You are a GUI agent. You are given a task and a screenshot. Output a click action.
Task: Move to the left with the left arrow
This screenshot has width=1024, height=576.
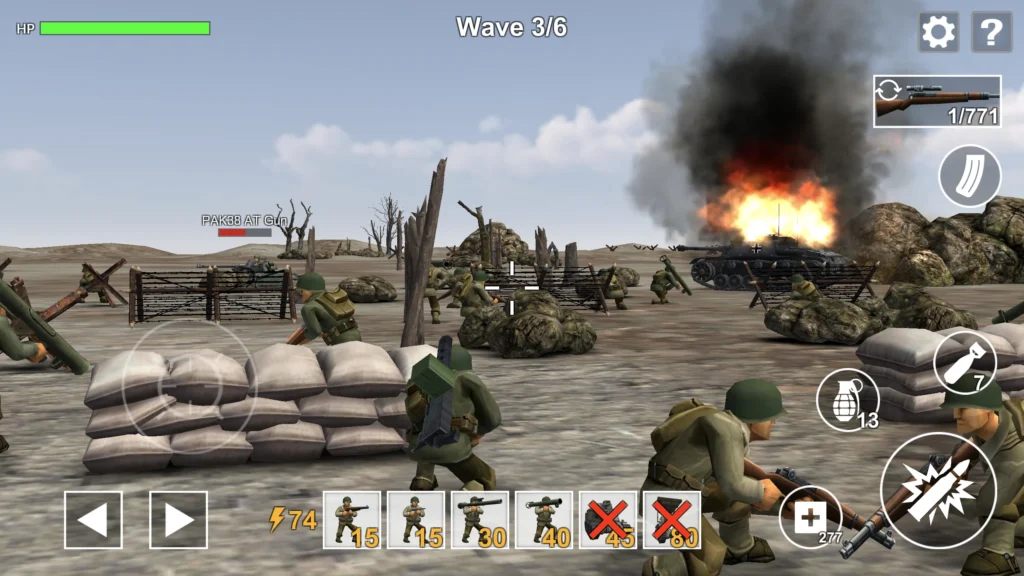coord(93,520)
